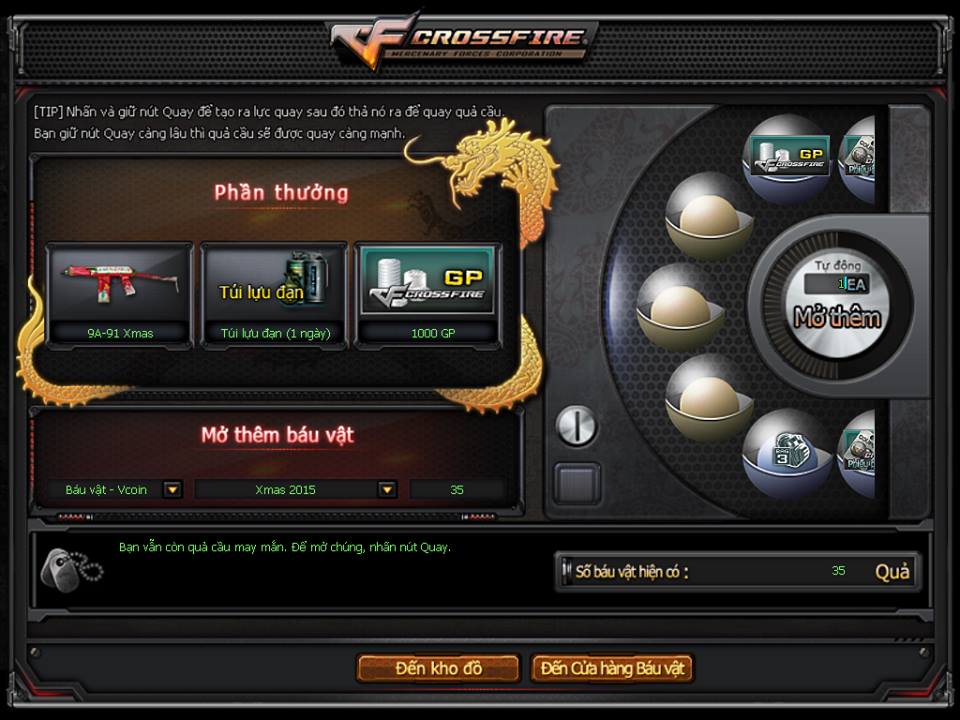
Task: Select the Túi lựu đạn reward item
Action: tap(274, 294)
